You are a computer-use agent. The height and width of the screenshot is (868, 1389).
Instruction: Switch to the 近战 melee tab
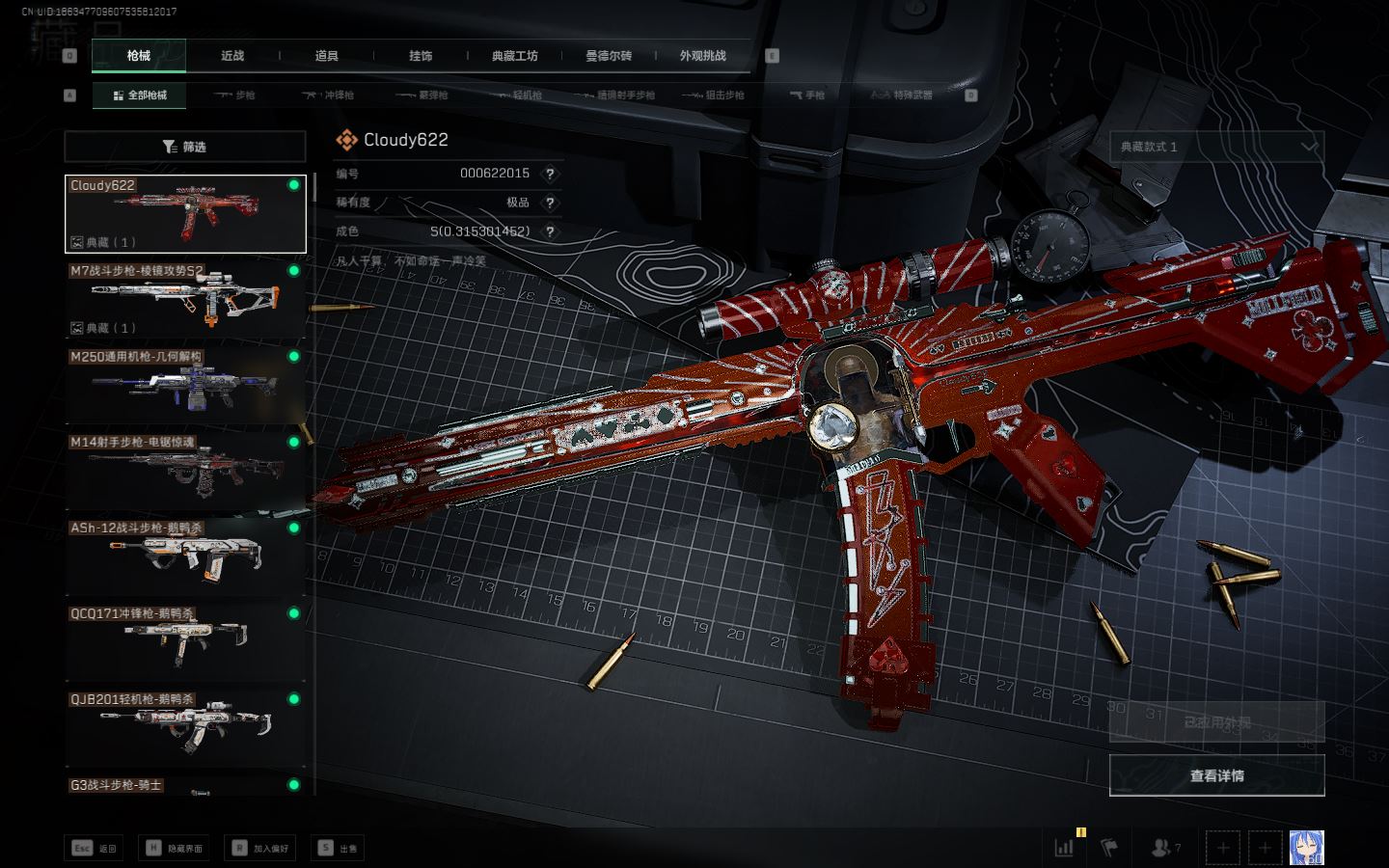(232, 56)
